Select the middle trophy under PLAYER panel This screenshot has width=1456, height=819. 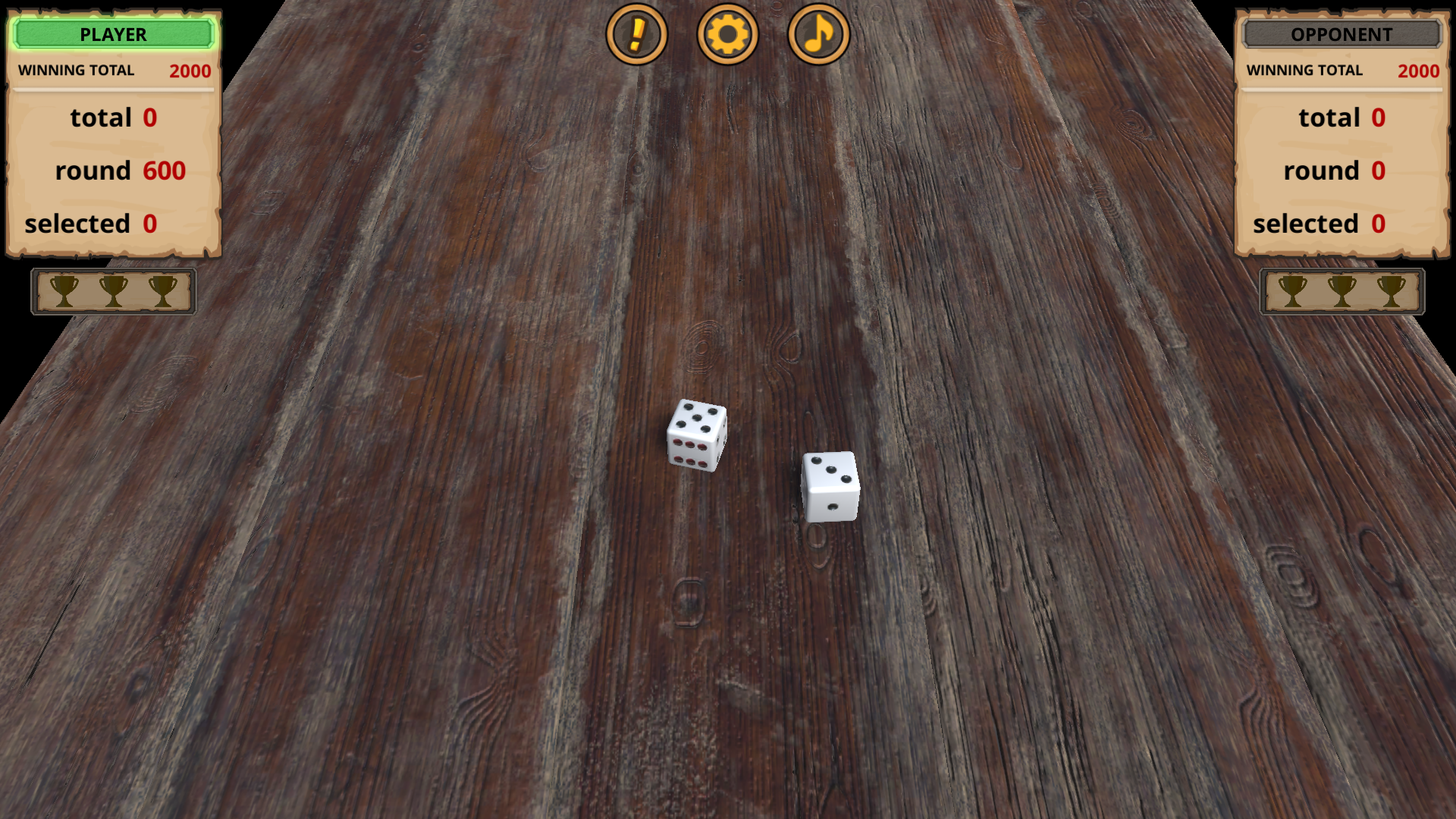(x=114, y=291)
